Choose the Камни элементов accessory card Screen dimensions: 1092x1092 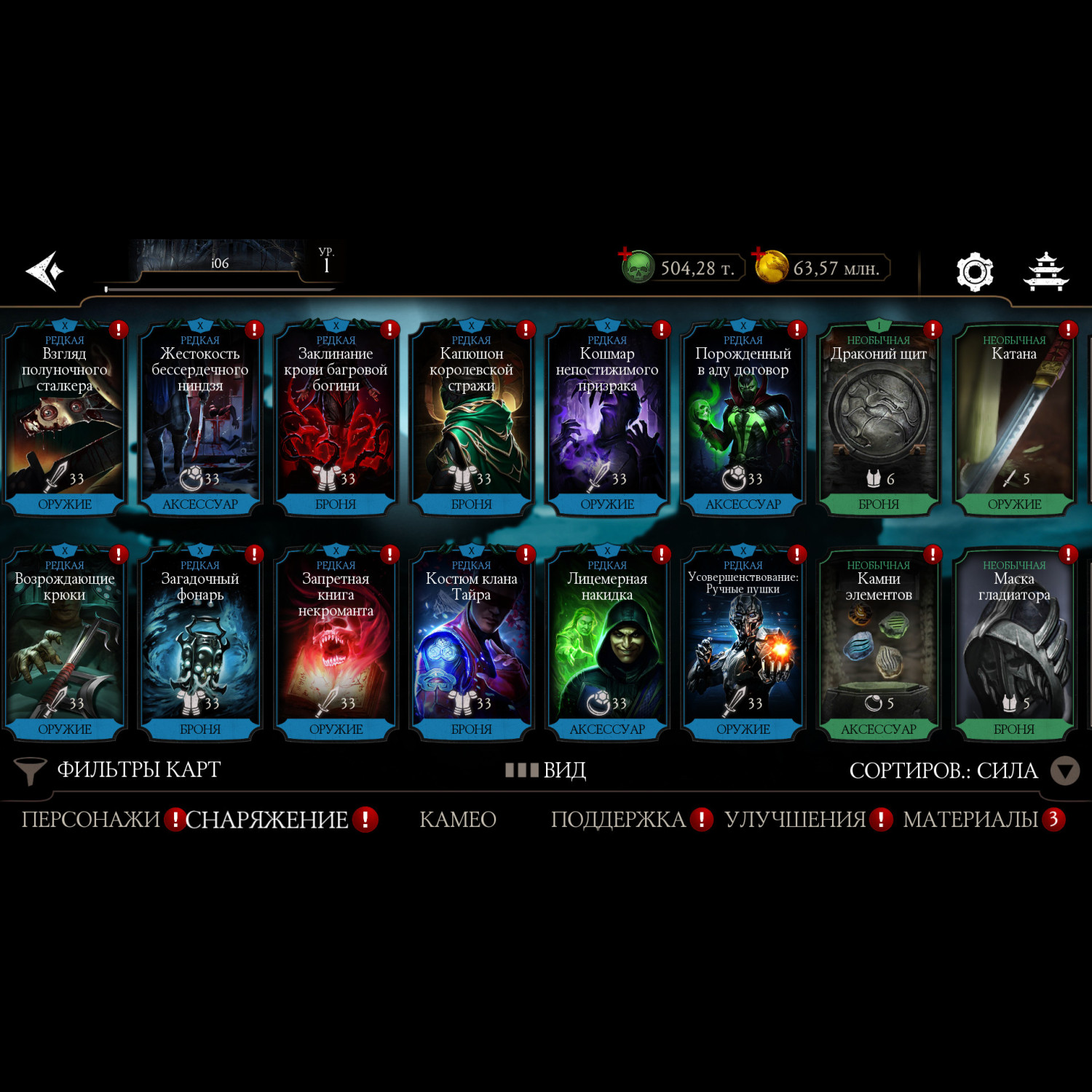click(x=879, y=646)
